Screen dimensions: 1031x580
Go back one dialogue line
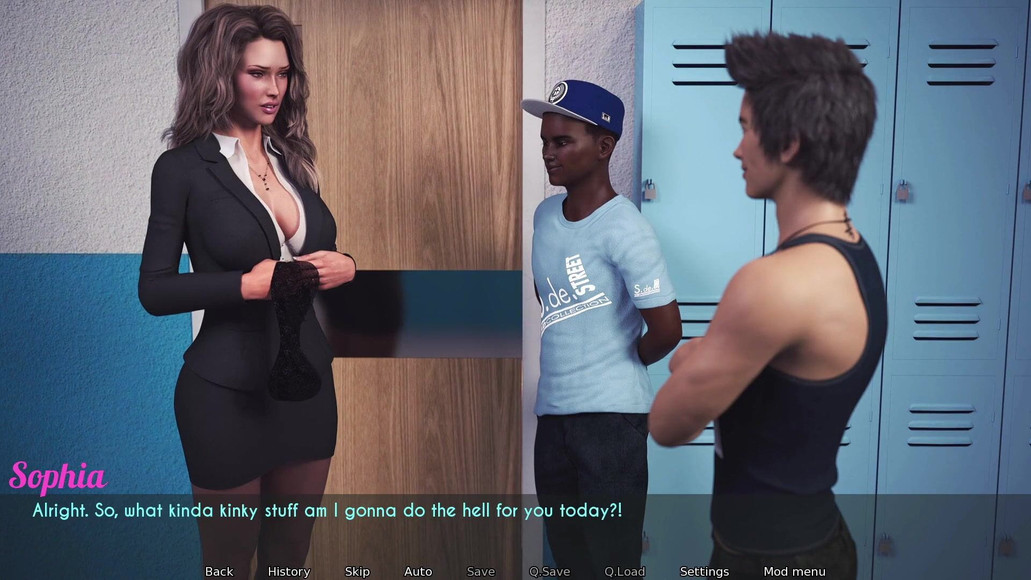219,572
